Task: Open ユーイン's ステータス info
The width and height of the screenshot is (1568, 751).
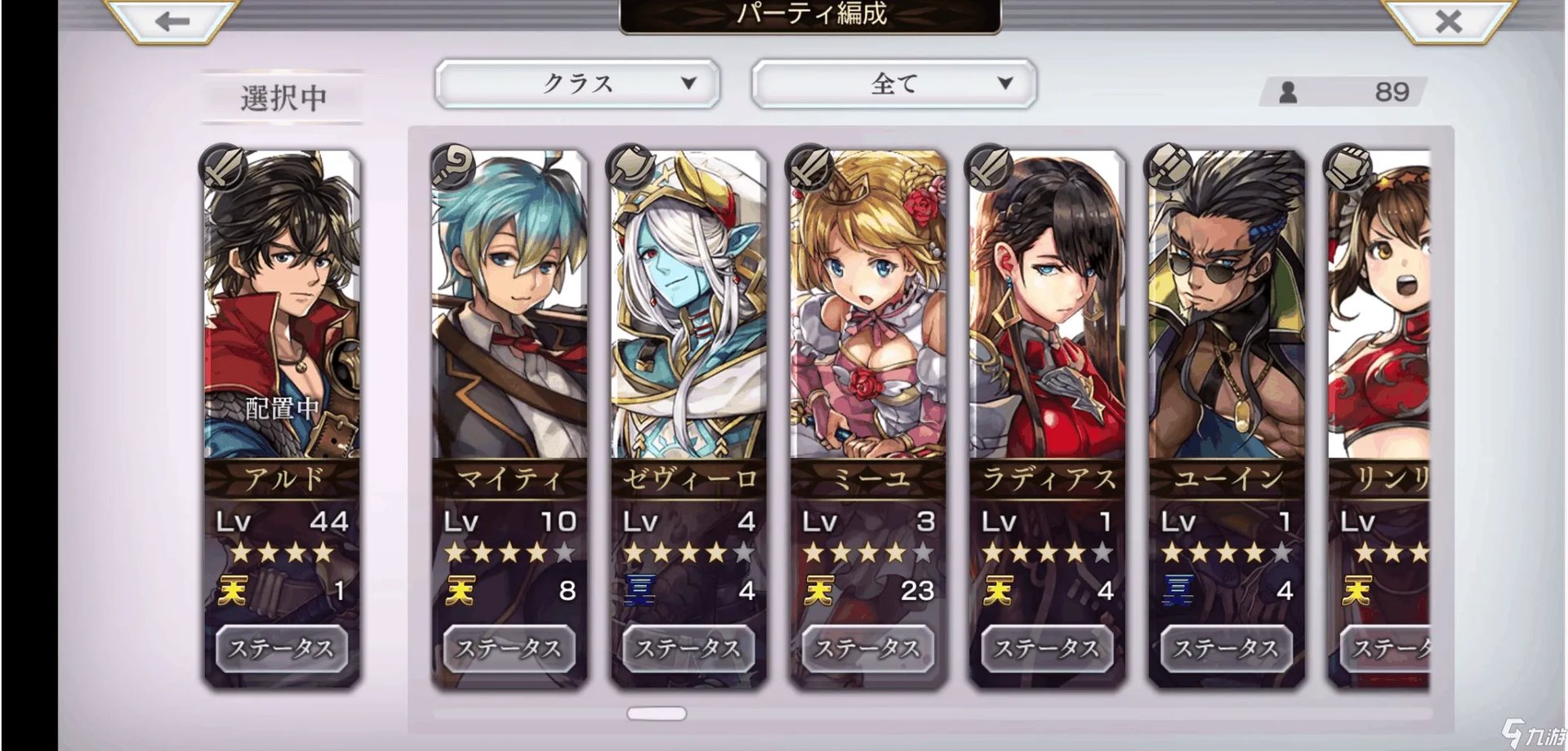Action: coord(1227,648)
